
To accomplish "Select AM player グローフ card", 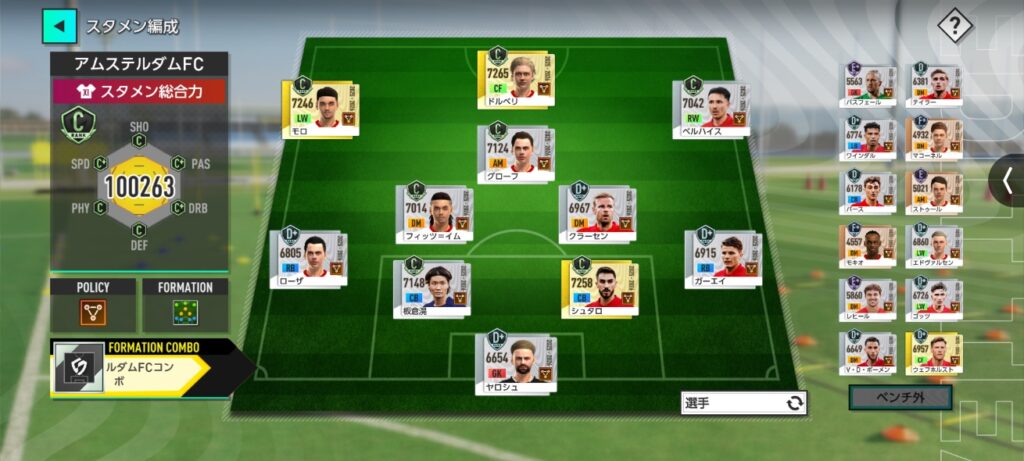I will [512, 152].
